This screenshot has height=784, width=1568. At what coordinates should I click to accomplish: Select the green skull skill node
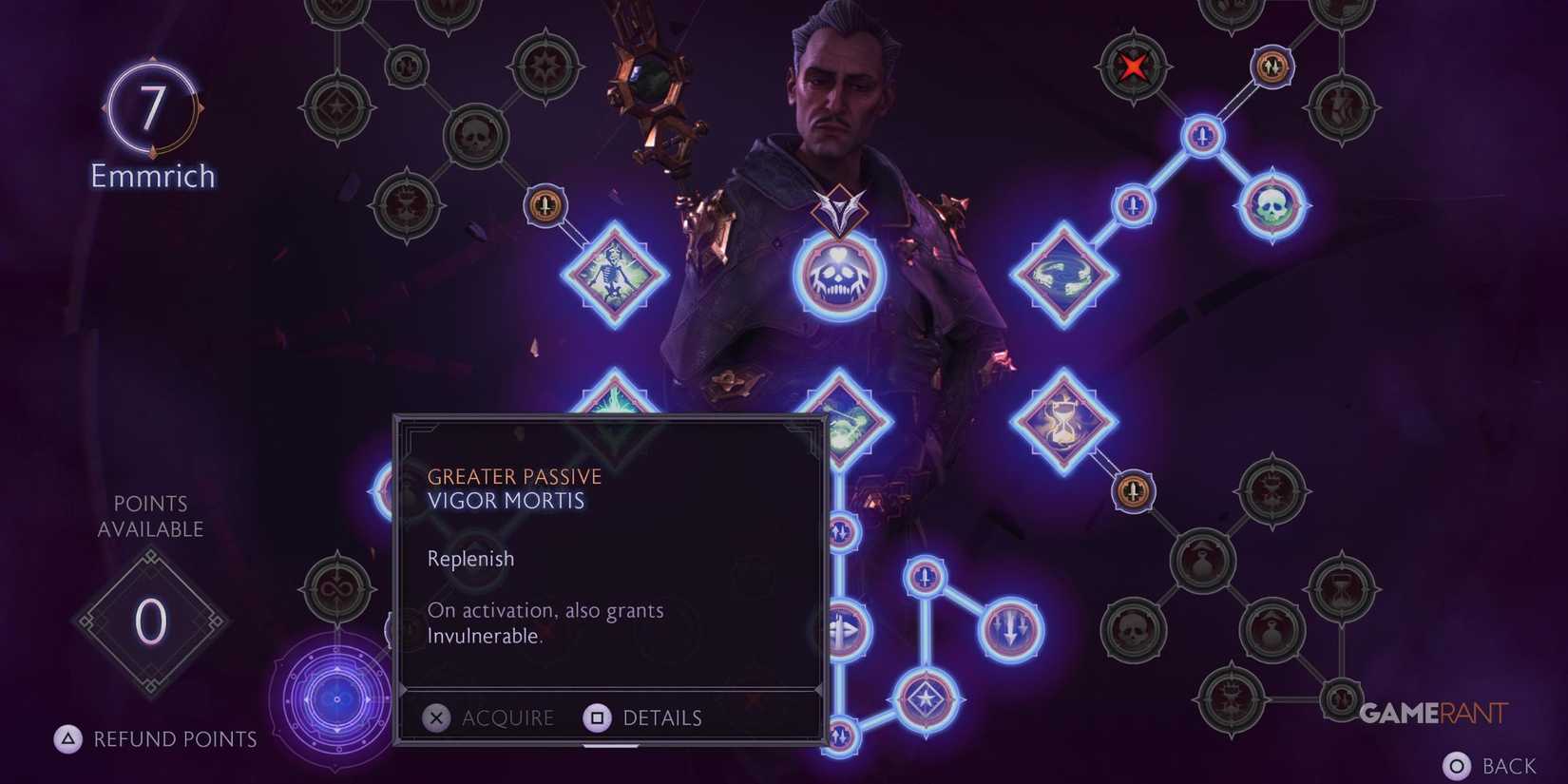coord(1273,202)
